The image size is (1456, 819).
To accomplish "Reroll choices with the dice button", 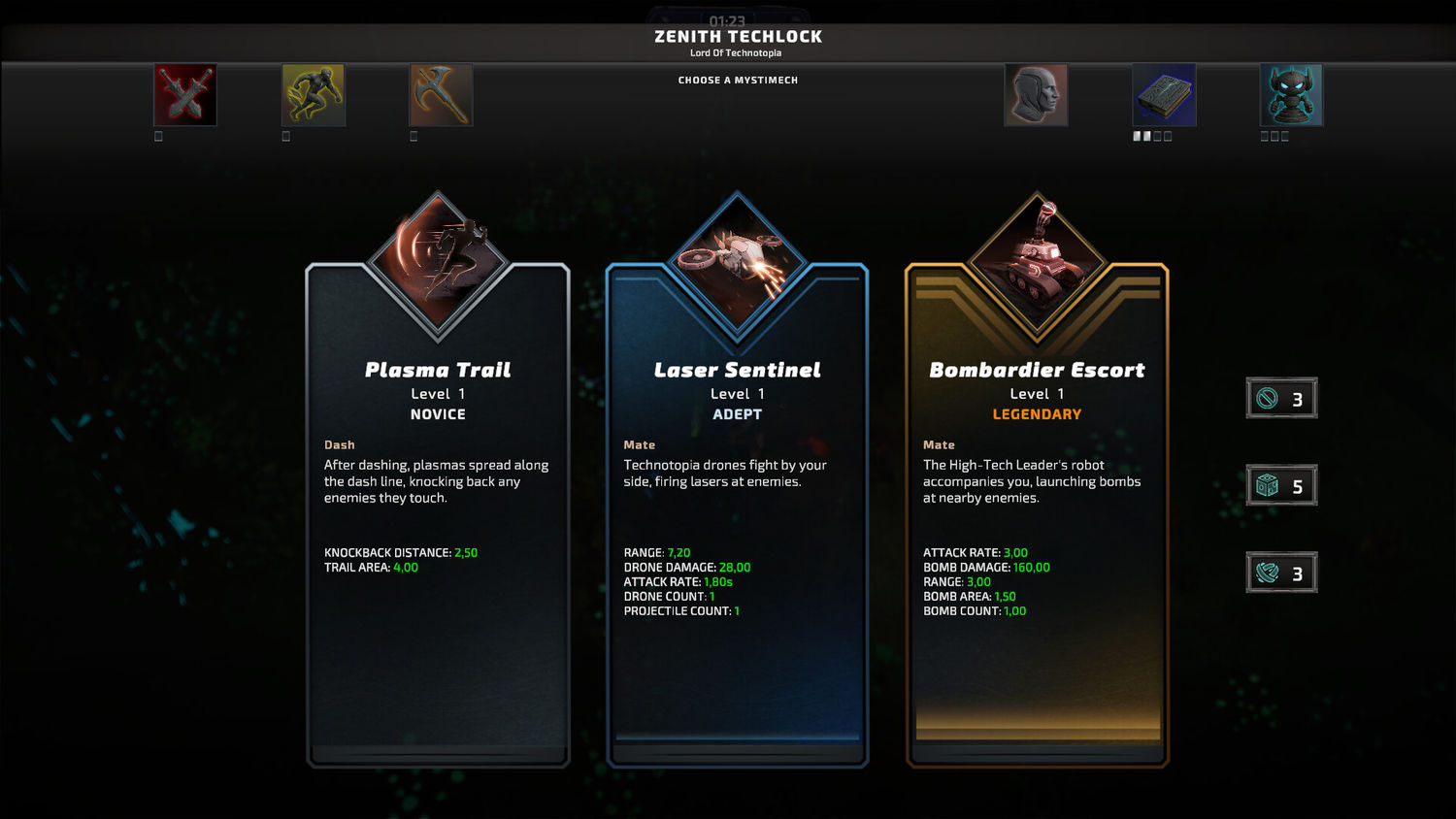I will pos(1281,486).
